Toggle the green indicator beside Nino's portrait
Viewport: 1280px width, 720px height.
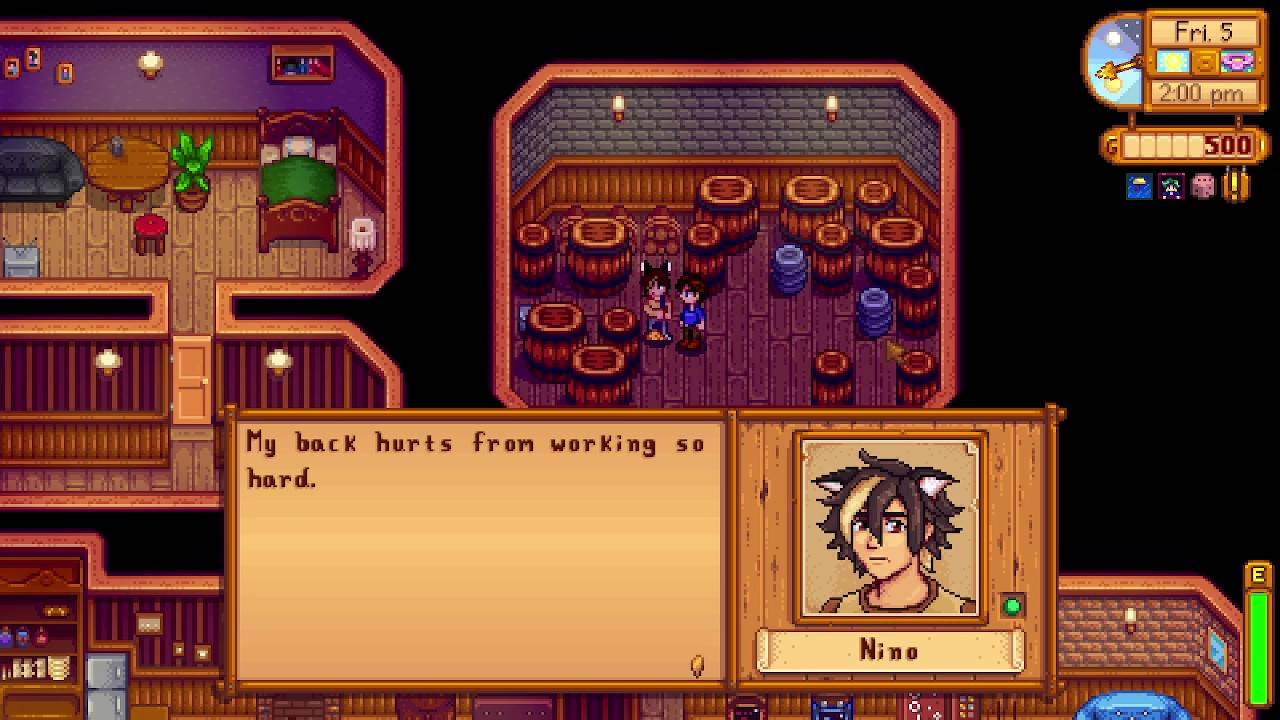(1014, 604)
